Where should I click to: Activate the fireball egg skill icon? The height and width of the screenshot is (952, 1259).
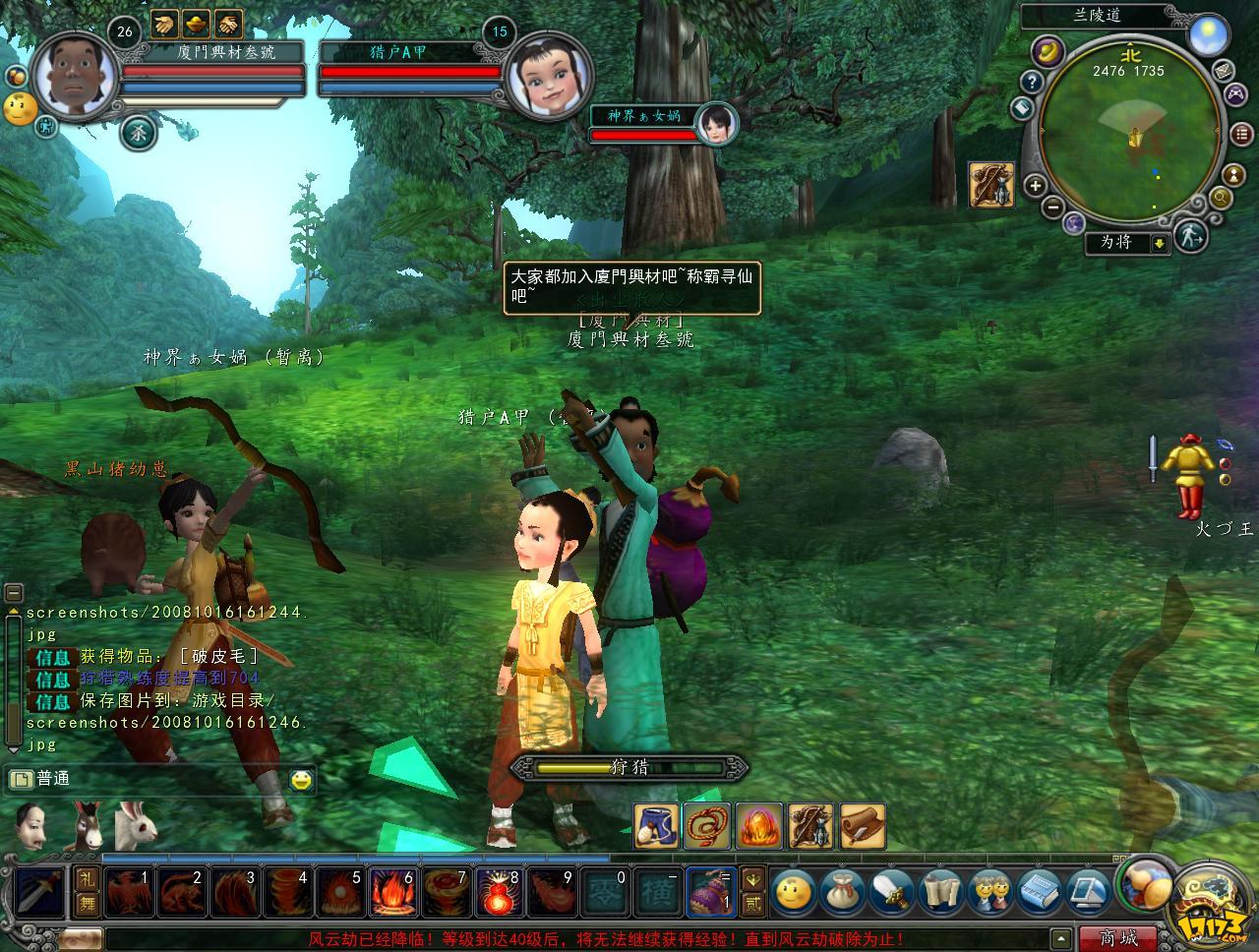tap(756, 826)
